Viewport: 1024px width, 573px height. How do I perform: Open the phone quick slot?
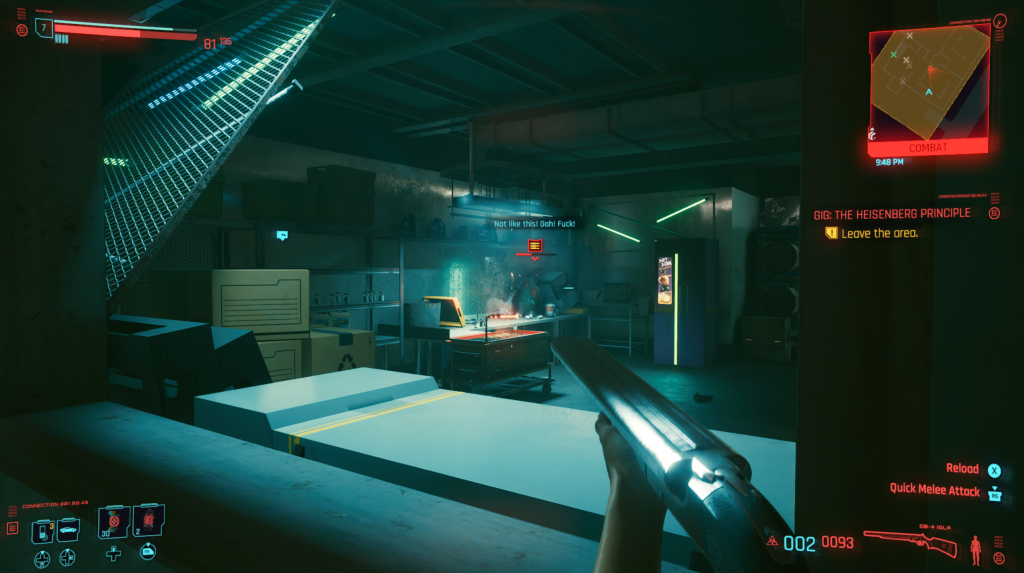[42, 529]
